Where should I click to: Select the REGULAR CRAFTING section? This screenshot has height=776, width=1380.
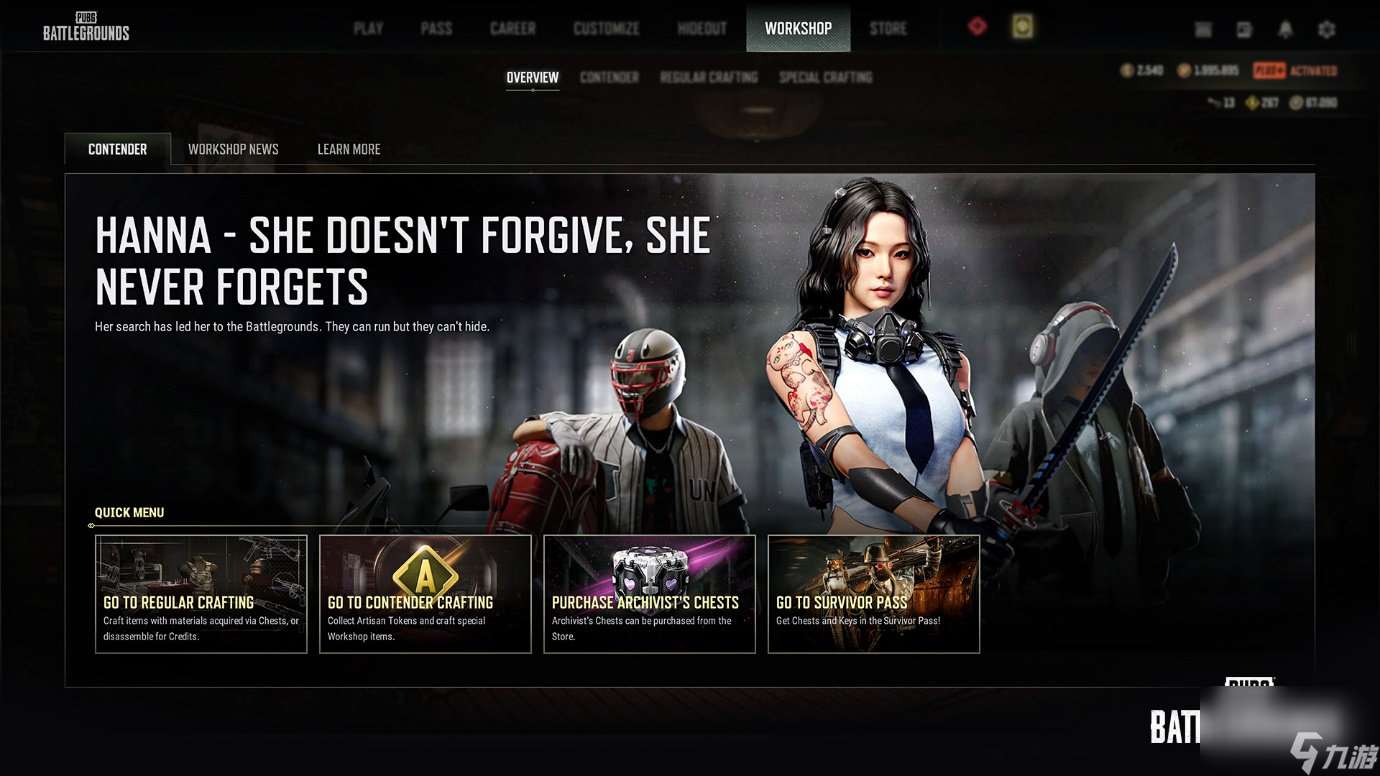click(710, 77)
